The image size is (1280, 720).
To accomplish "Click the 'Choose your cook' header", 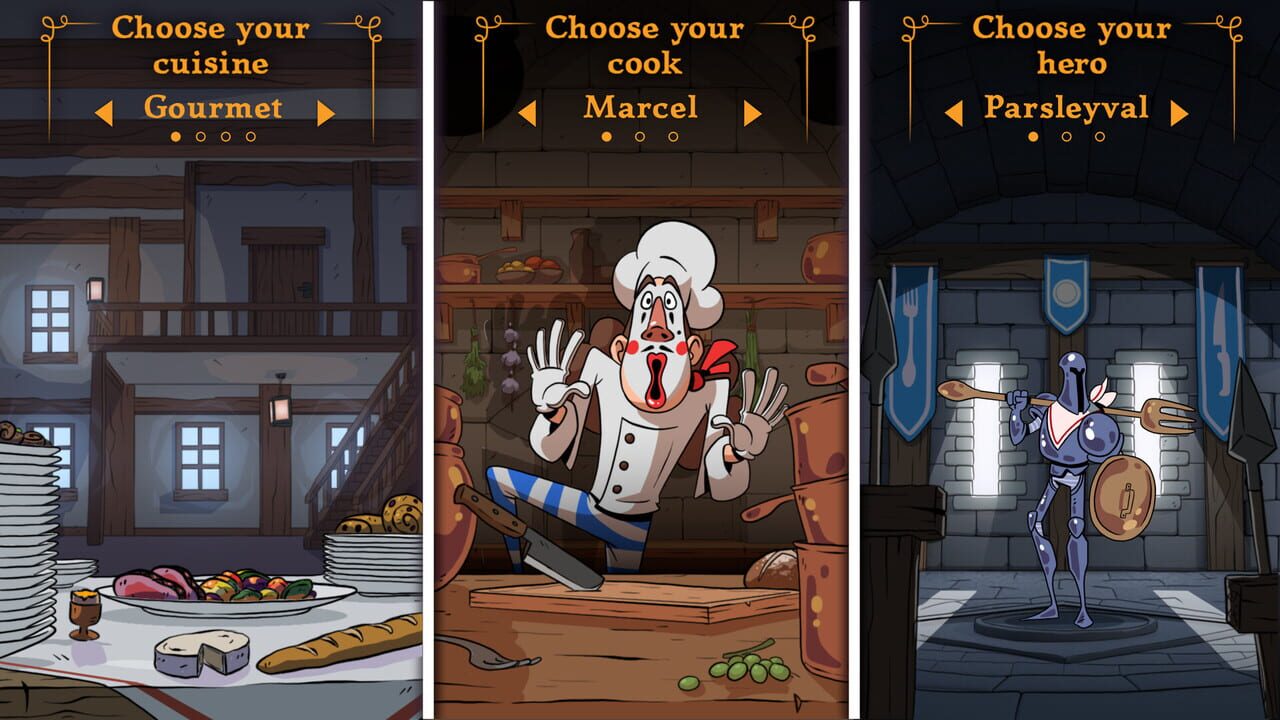I will click(640, 45).
